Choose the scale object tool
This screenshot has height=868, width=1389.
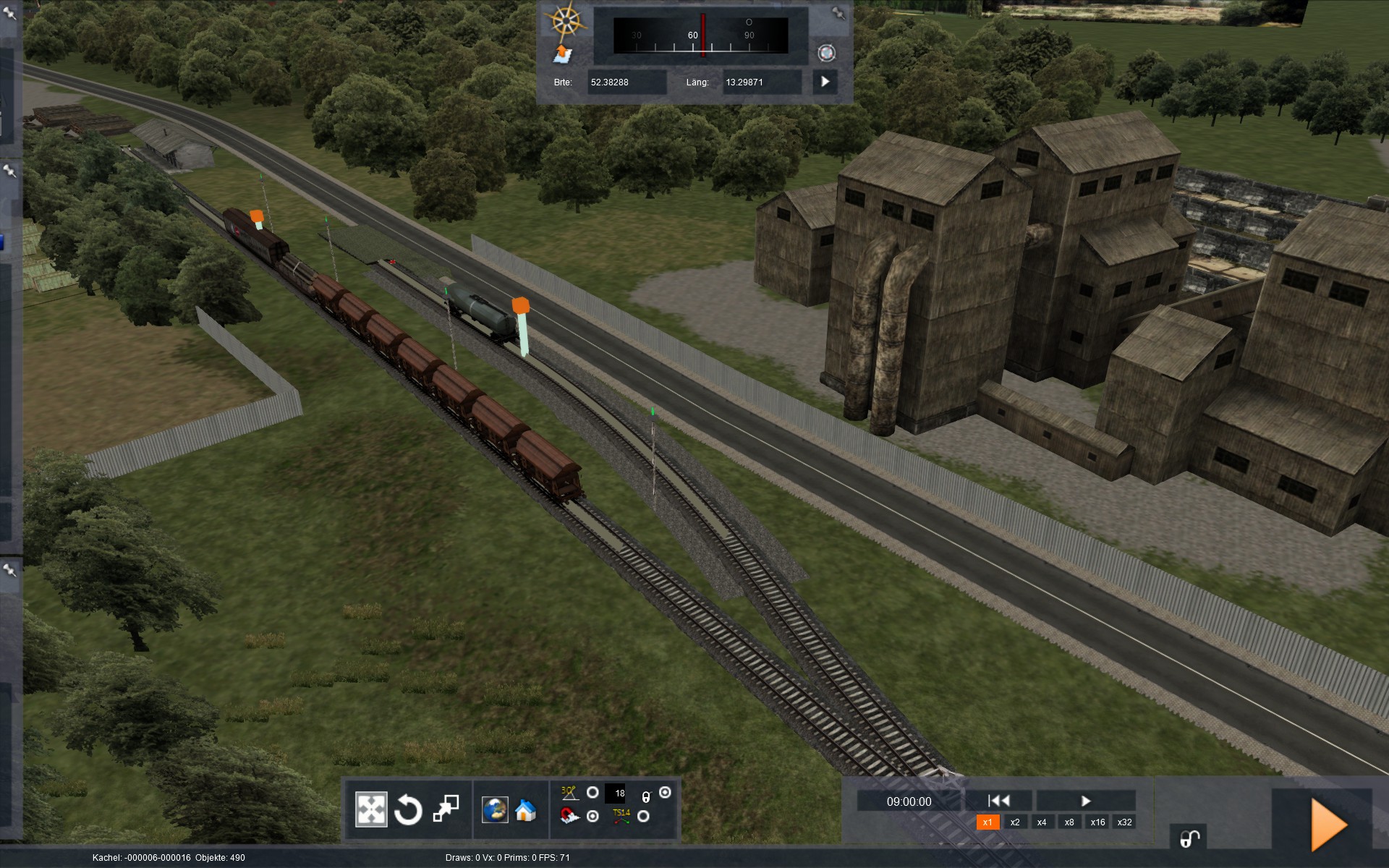pyautogui.click(x=446, y=809)
